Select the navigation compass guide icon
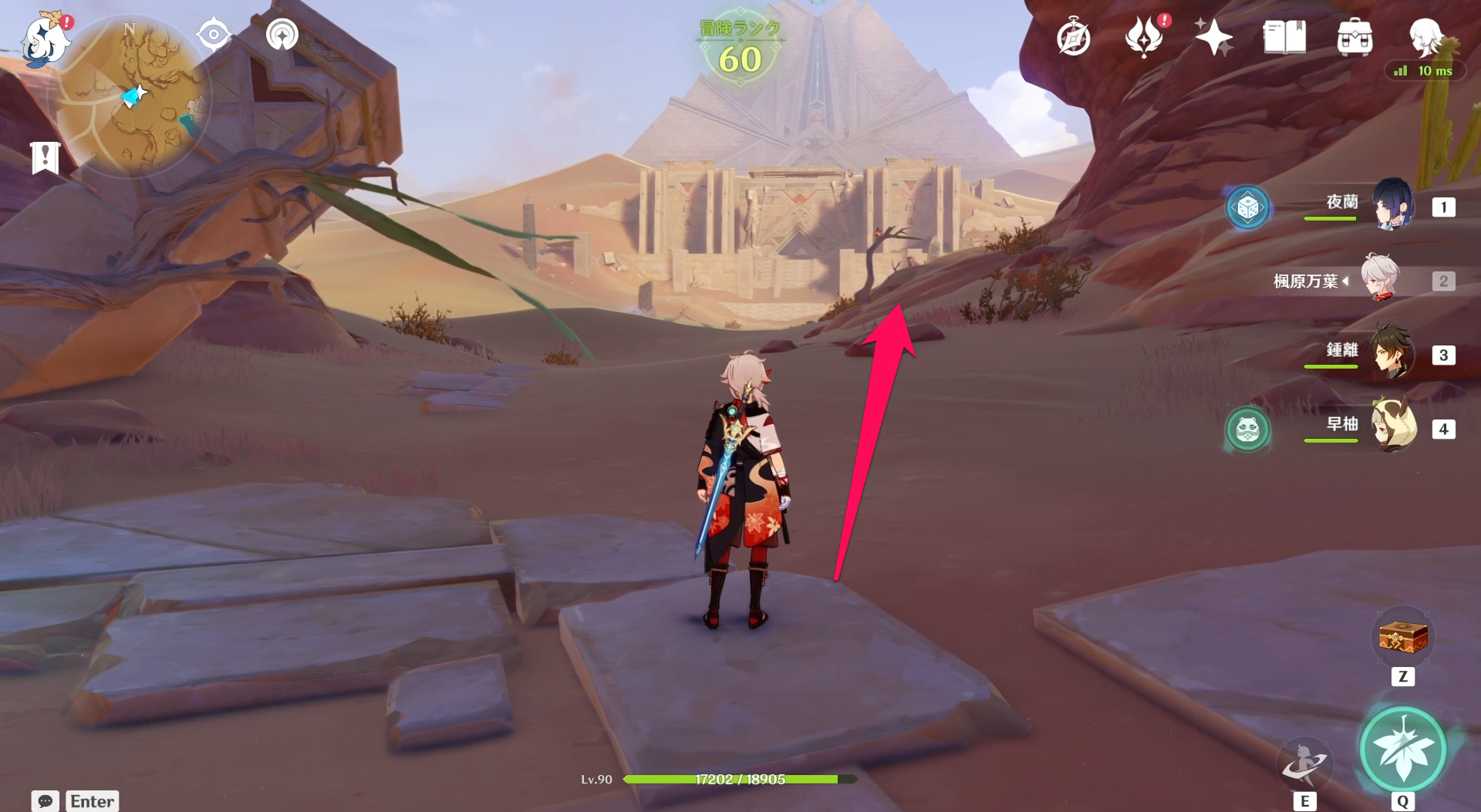Viewport: 1481px width, 812px height. click(213, 33)
